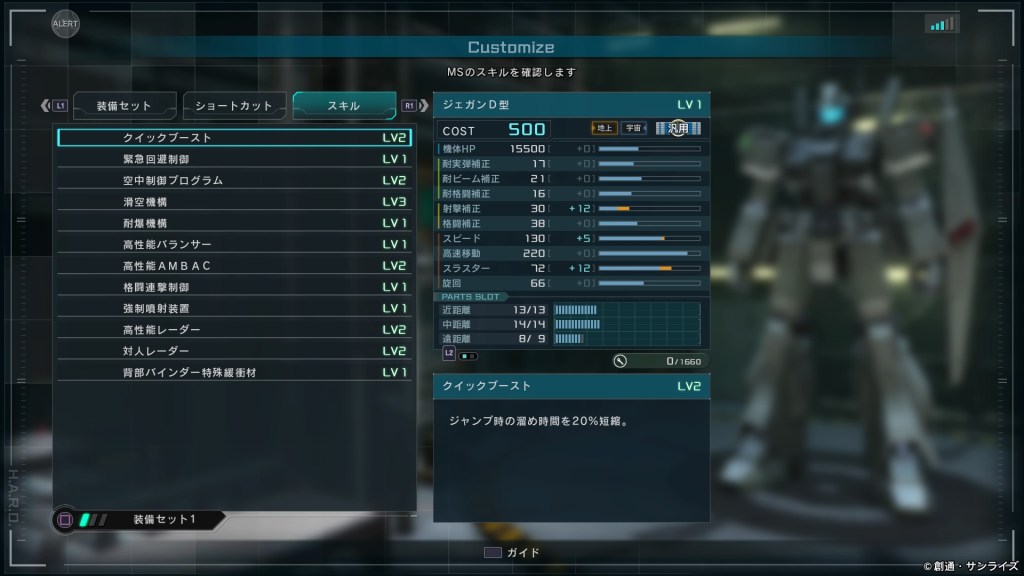This screenshot has height=576, width=1024.
Task: Select the 高性能レーダー skill row
Action: pyautogui.click(x=235, y=330)
